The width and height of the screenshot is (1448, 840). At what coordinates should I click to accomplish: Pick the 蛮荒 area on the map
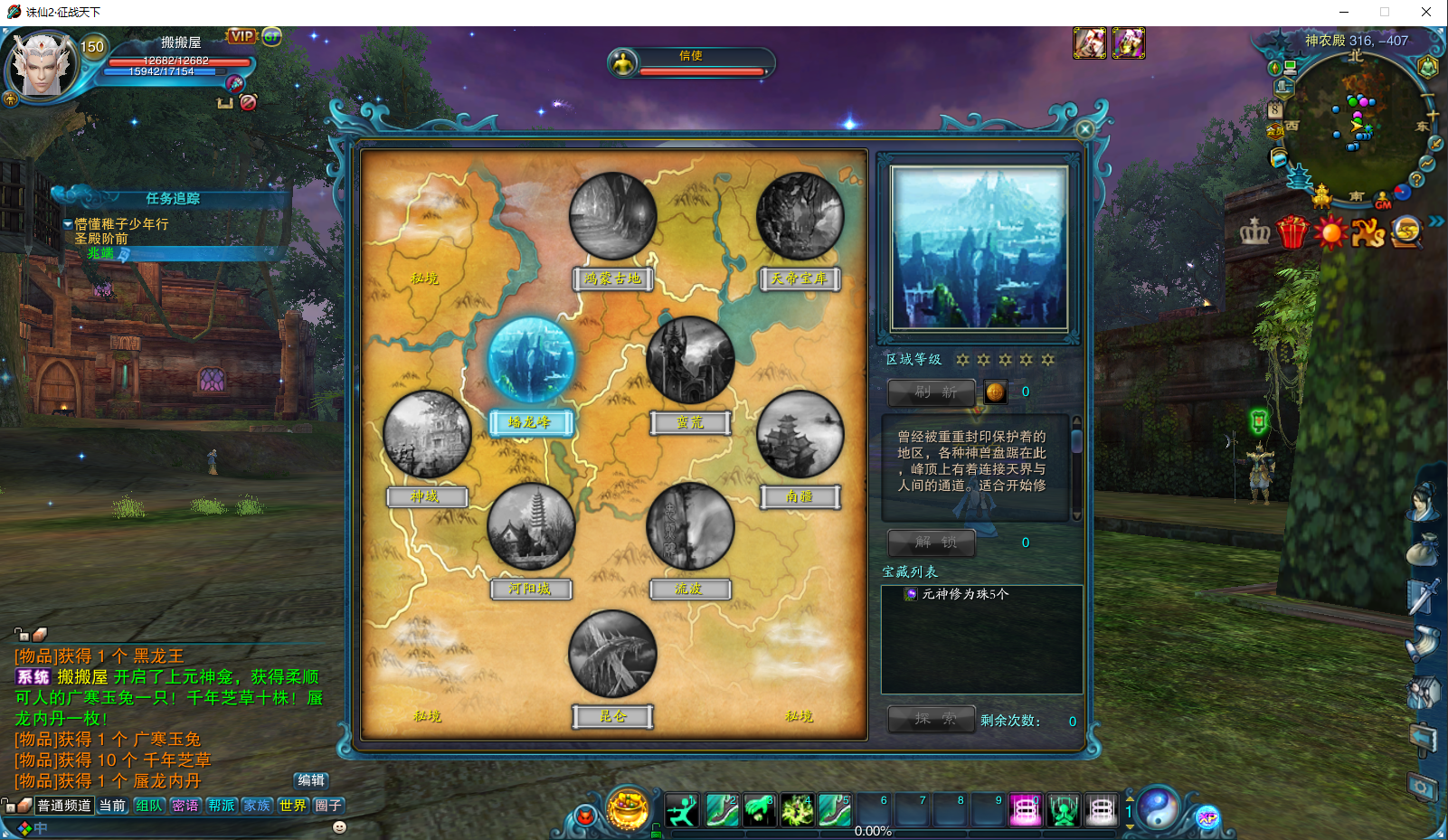690,360
